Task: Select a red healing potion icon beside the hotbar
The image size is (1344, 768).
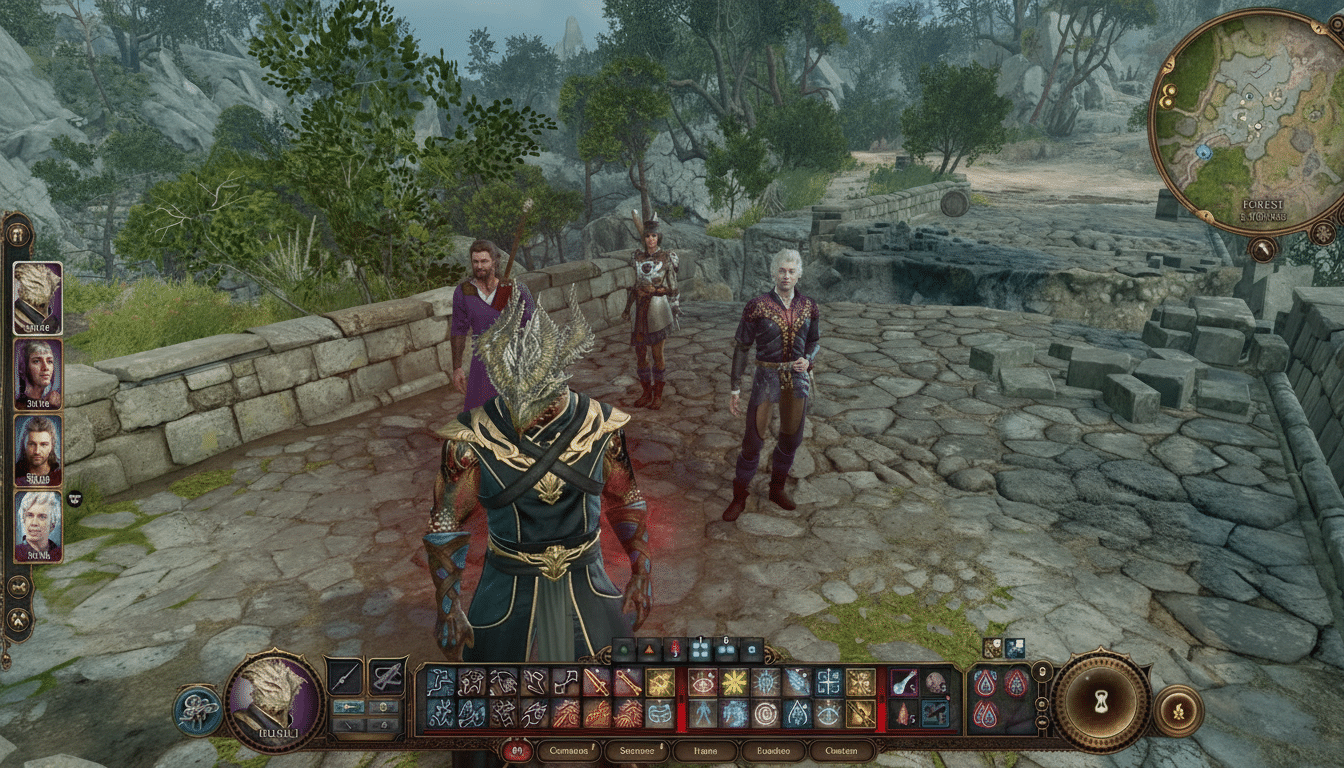Action: click(986, 684)
